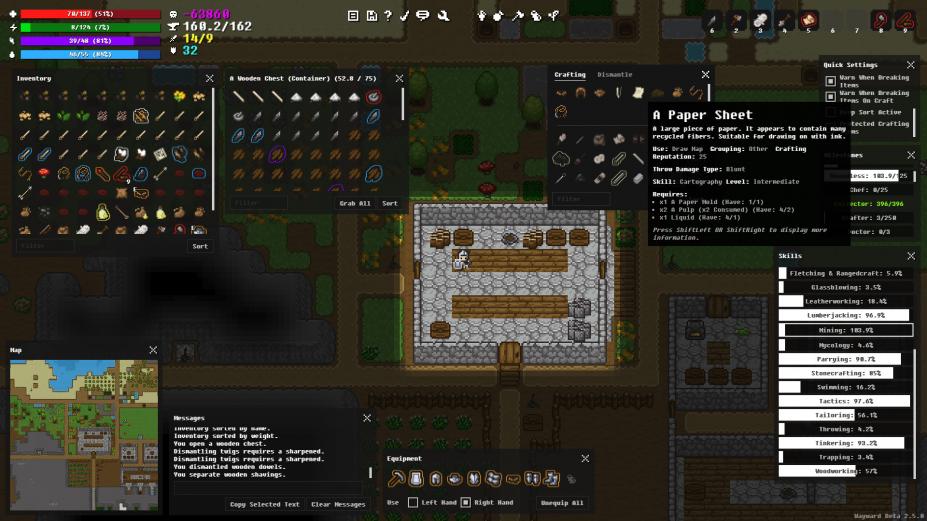Tick the Left Hand use checkbox
The width and height of the screenshot is (927, 521).
413,502
